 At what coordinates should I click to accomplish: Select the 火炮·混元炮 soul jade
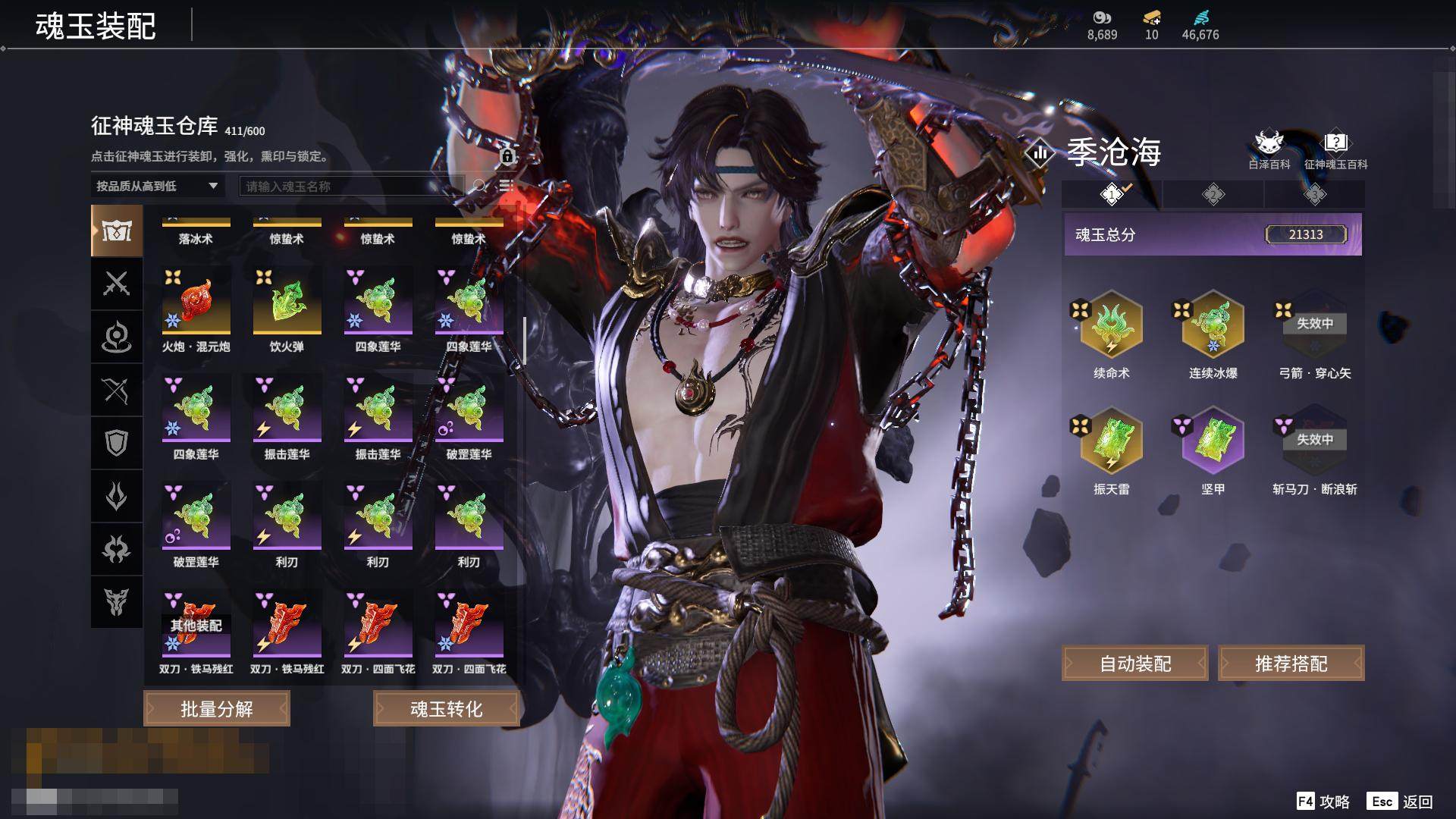point(196,302)
